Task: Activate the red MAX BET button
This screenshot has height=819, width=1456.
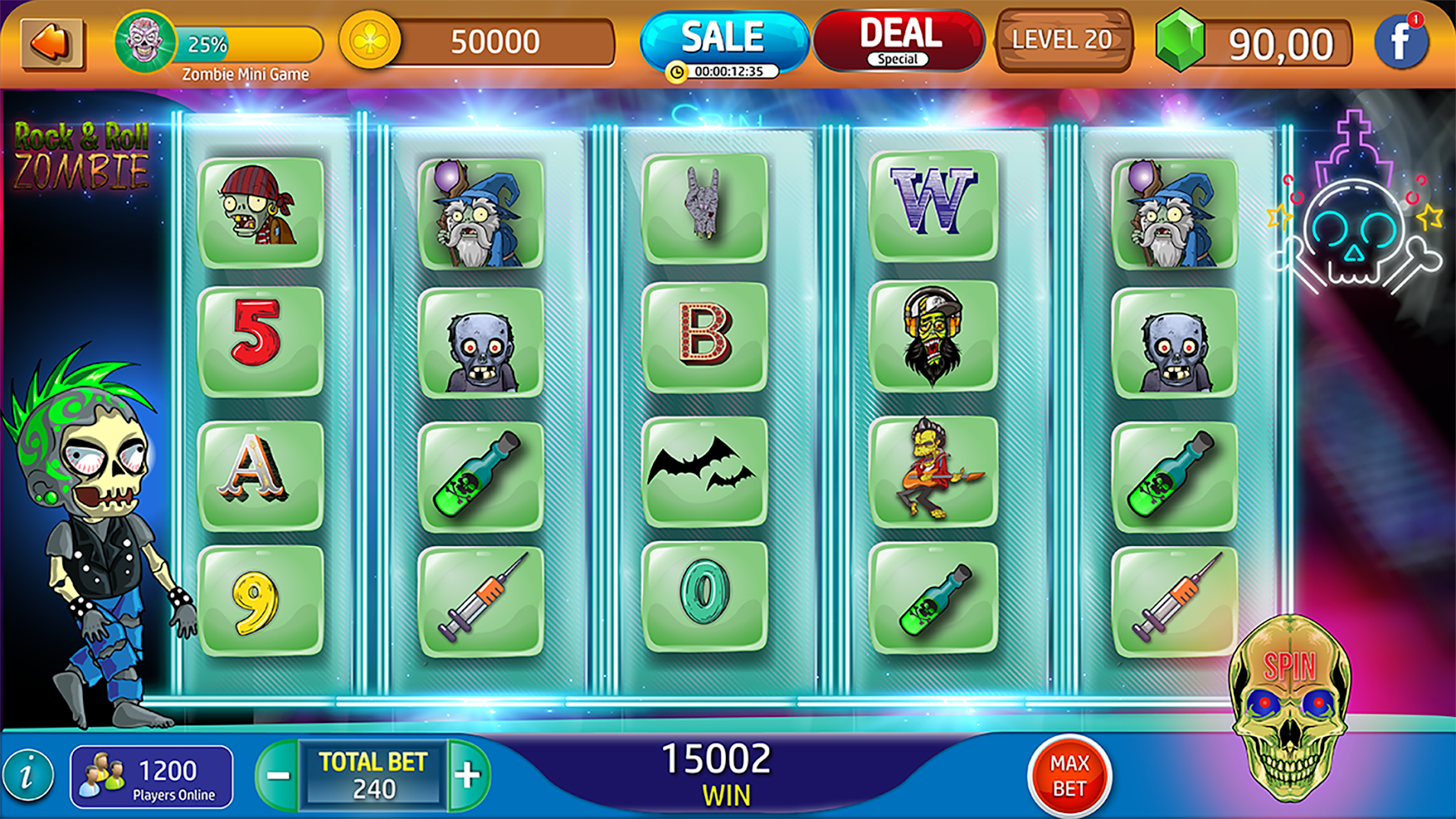Action: (1069, 776)
